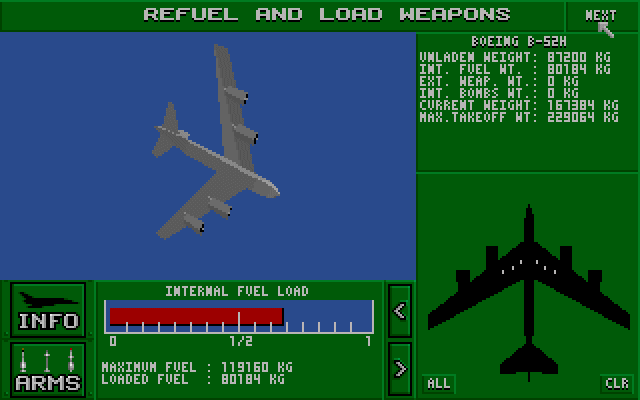Increase fuel with the right arrow
This screenshot has height=400, width=640.
[x=400, y=368]
